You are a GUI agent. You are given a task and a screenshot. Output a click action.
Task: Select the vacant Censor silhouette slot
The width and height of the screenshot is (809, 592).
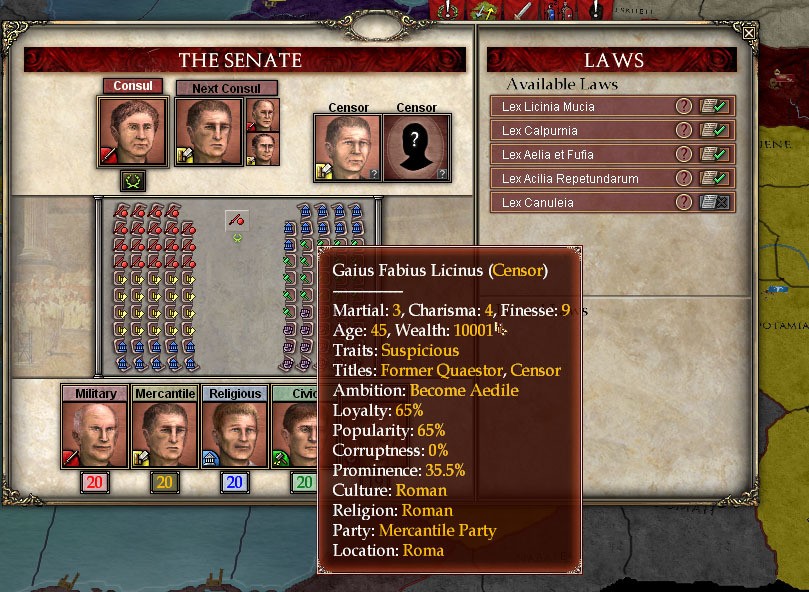[x=417, y=148]
